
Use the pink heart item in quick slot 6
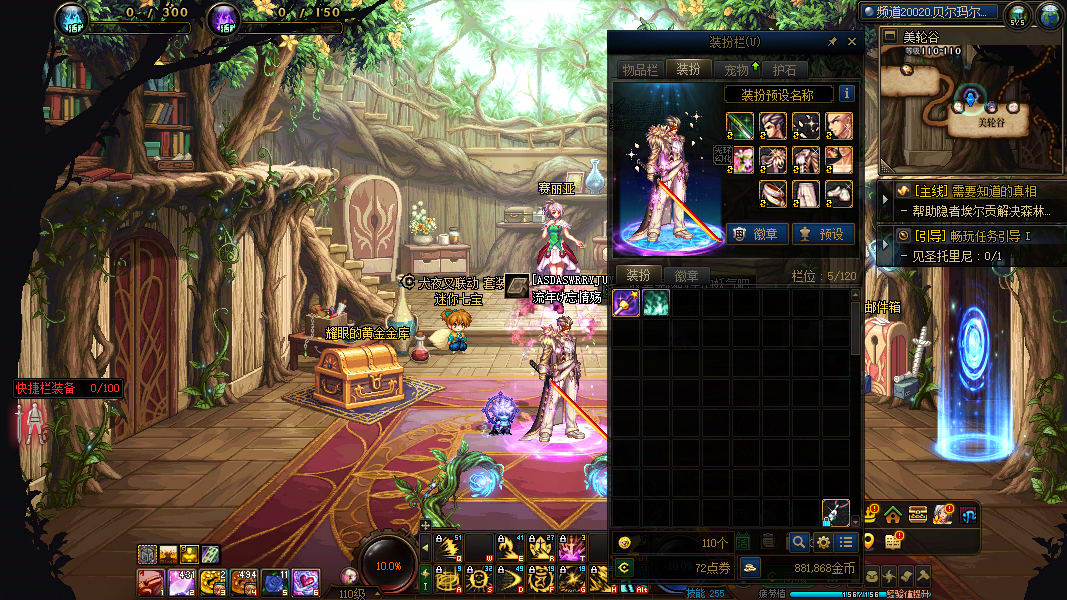pos(305,581)
